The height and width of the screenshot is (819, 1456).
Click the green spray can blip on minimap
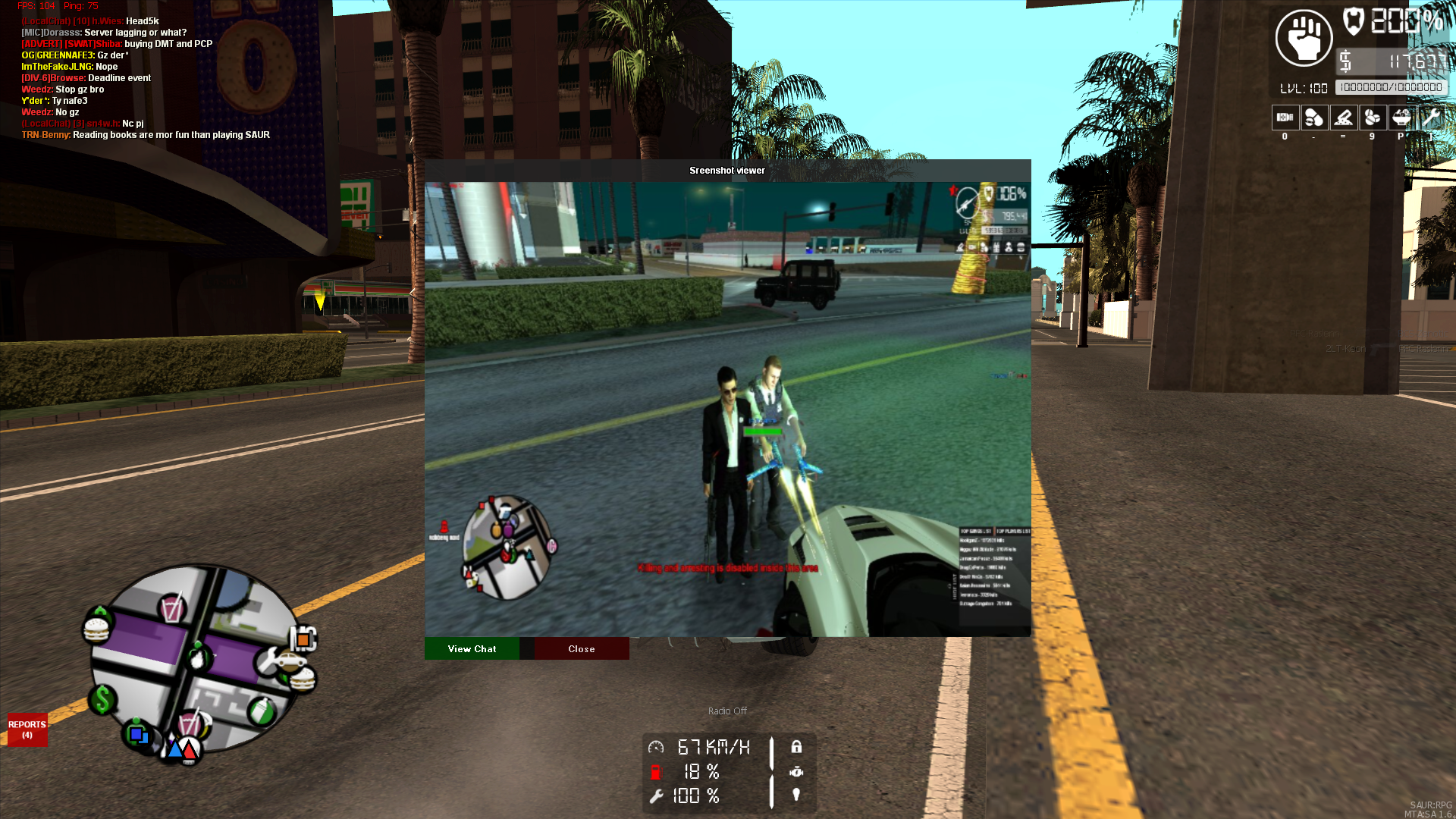262,711
